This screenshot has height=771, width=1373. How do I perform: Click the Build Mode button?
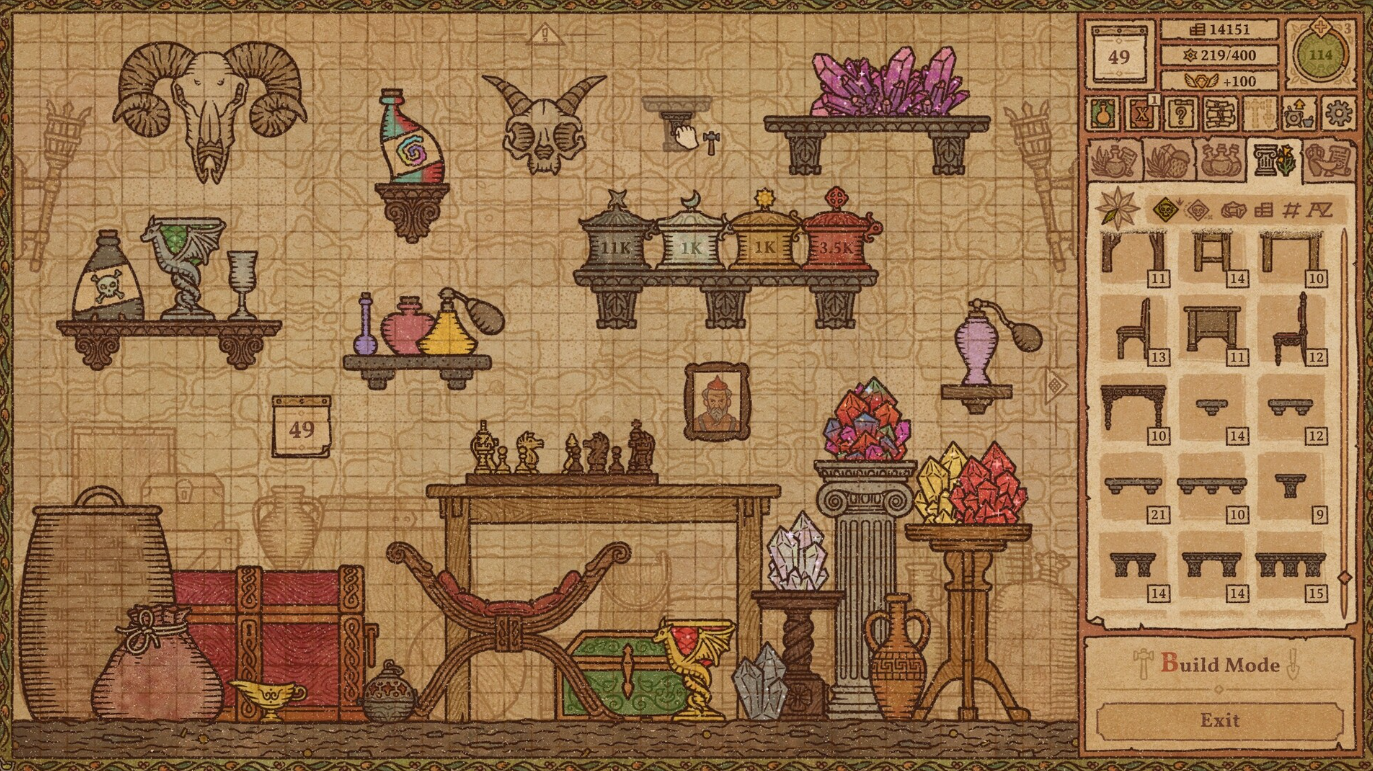1221,663
